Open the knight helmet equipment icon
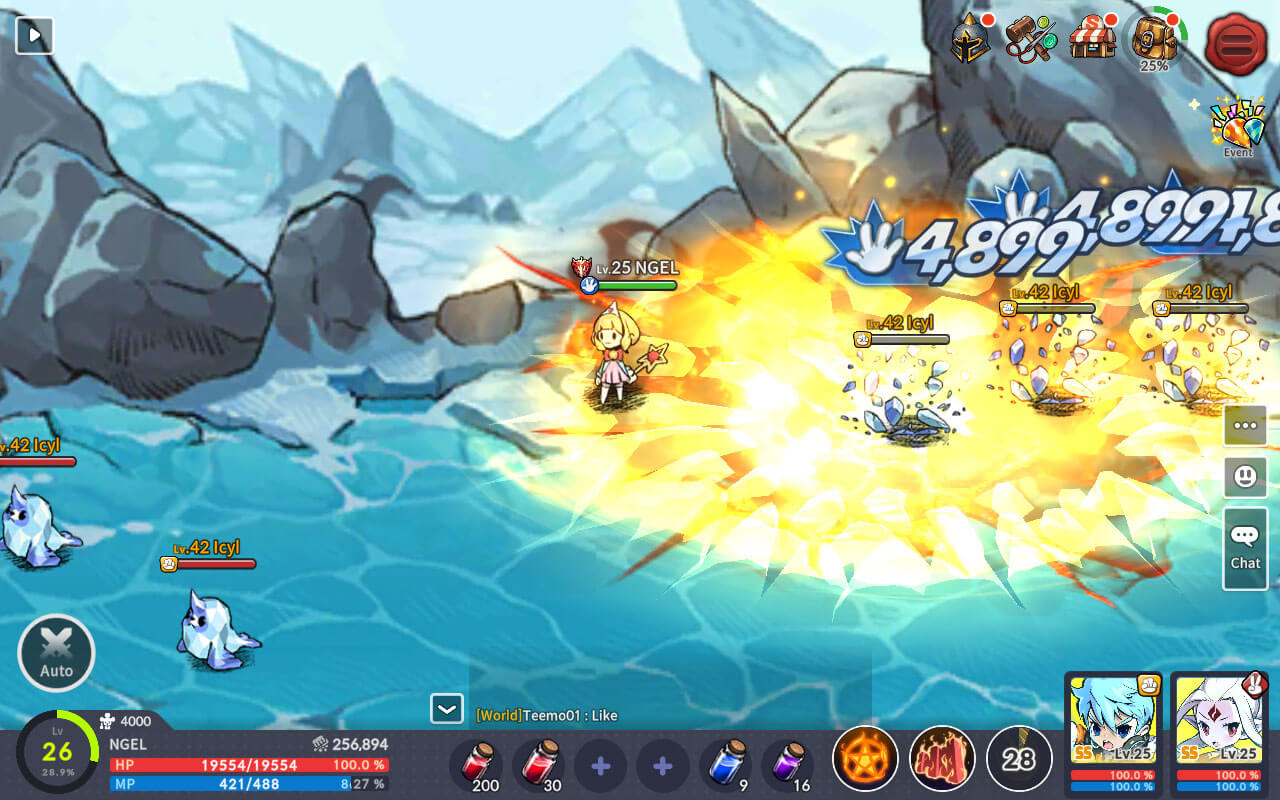This screenshot has width=1280, height=800. pos(969,40)
